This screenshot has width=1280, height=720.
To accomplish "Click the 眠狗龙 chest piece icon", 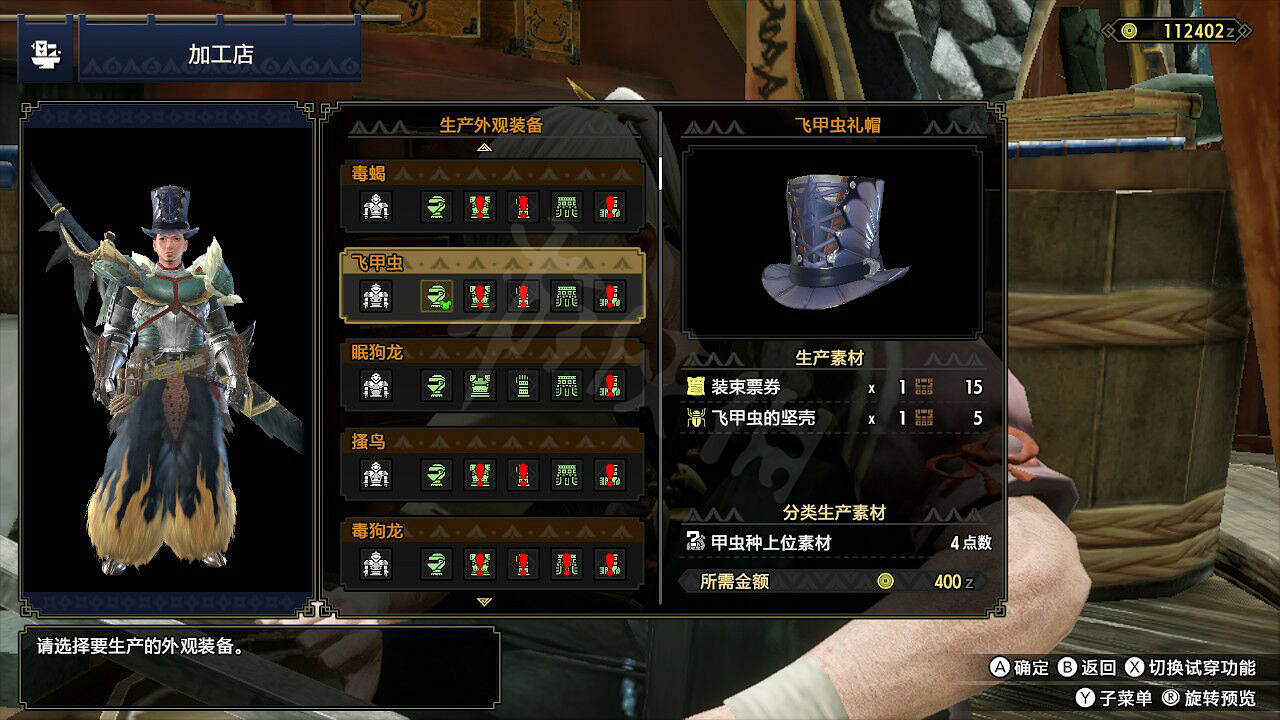I will [x=480, y=384].
